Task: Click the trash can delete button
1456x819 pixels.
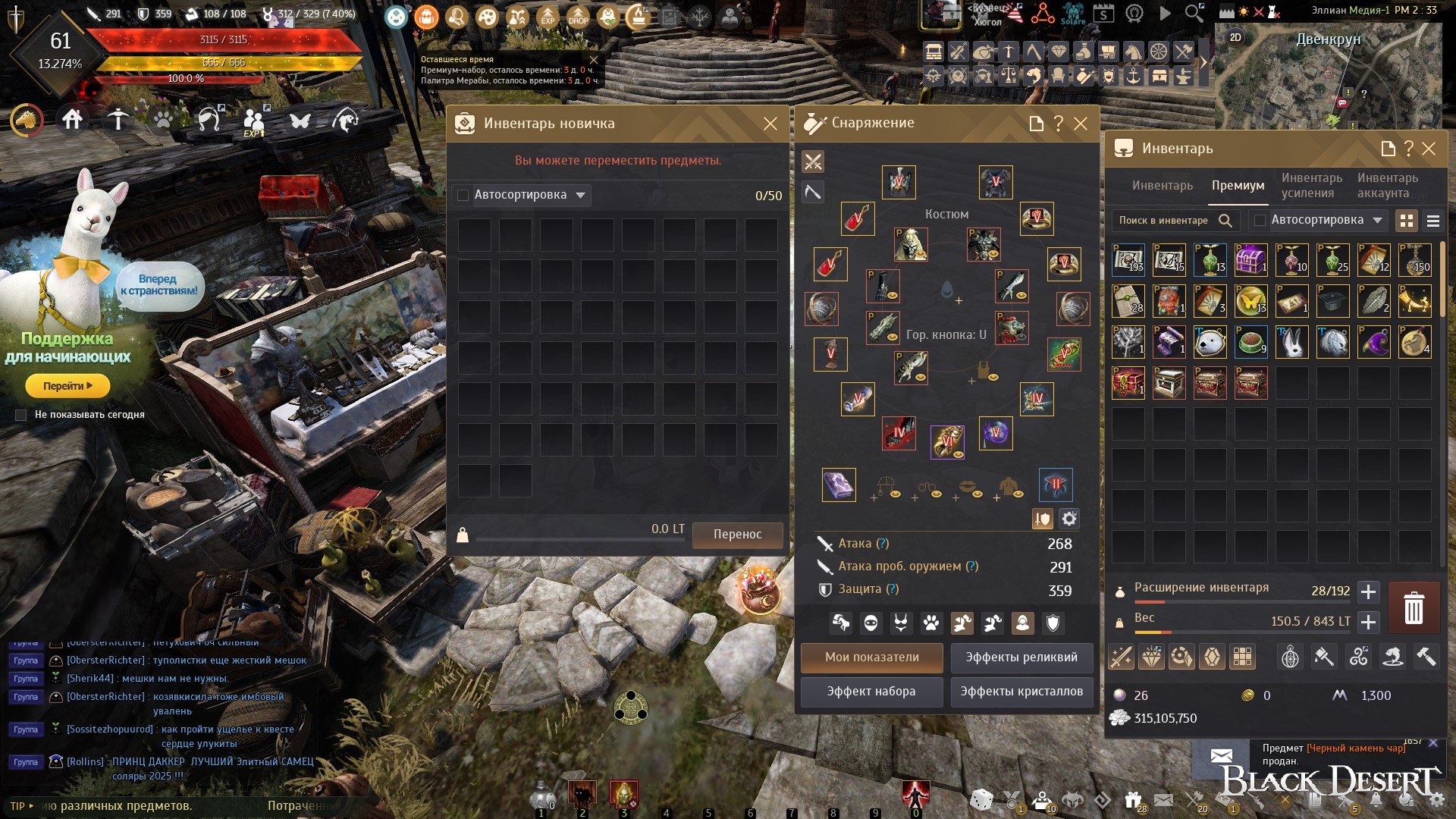Action: tap(1414, 608)
